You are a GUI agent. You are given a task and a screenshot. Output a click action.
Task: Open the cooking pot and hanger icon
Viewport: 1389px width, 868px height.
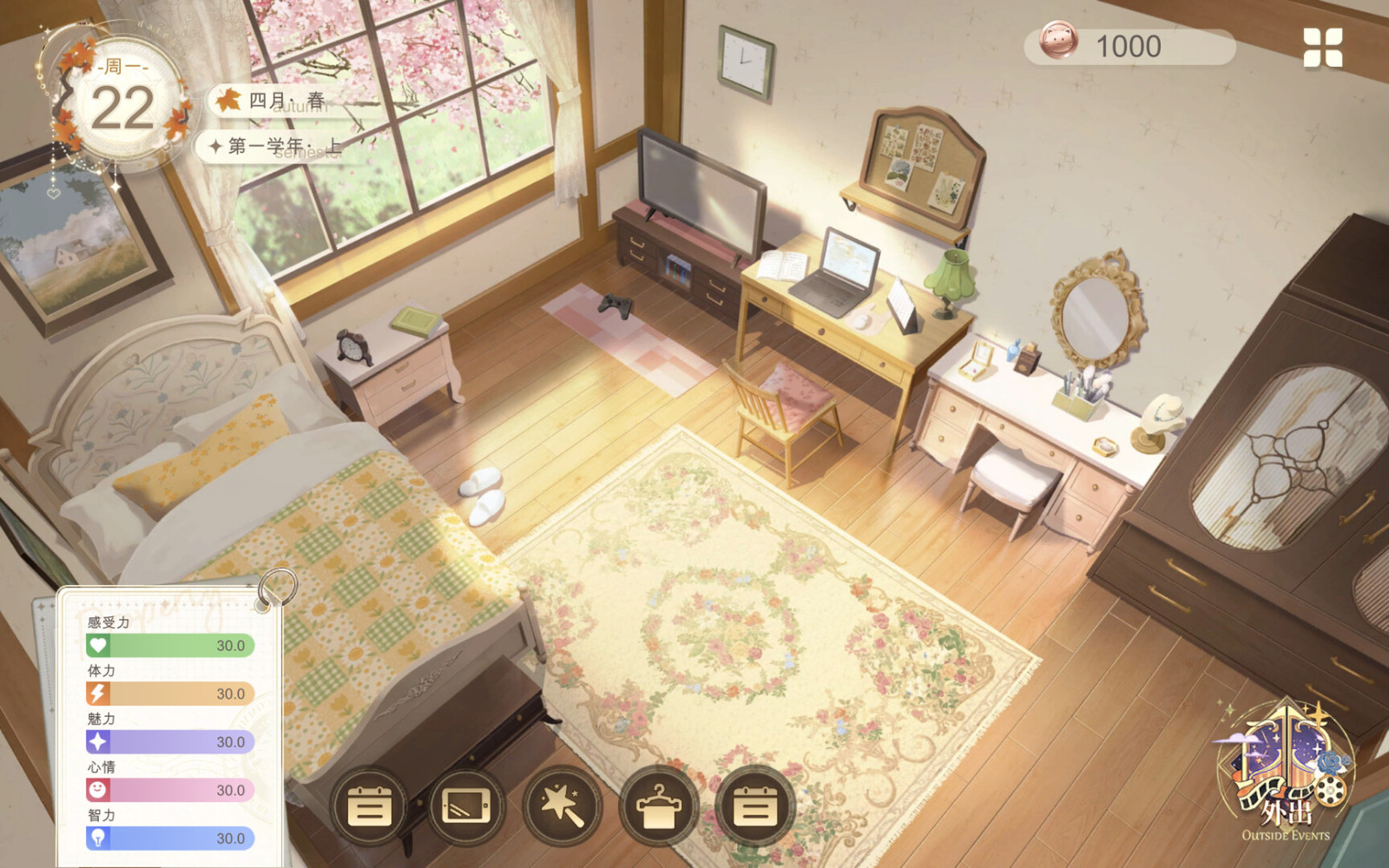657,808
